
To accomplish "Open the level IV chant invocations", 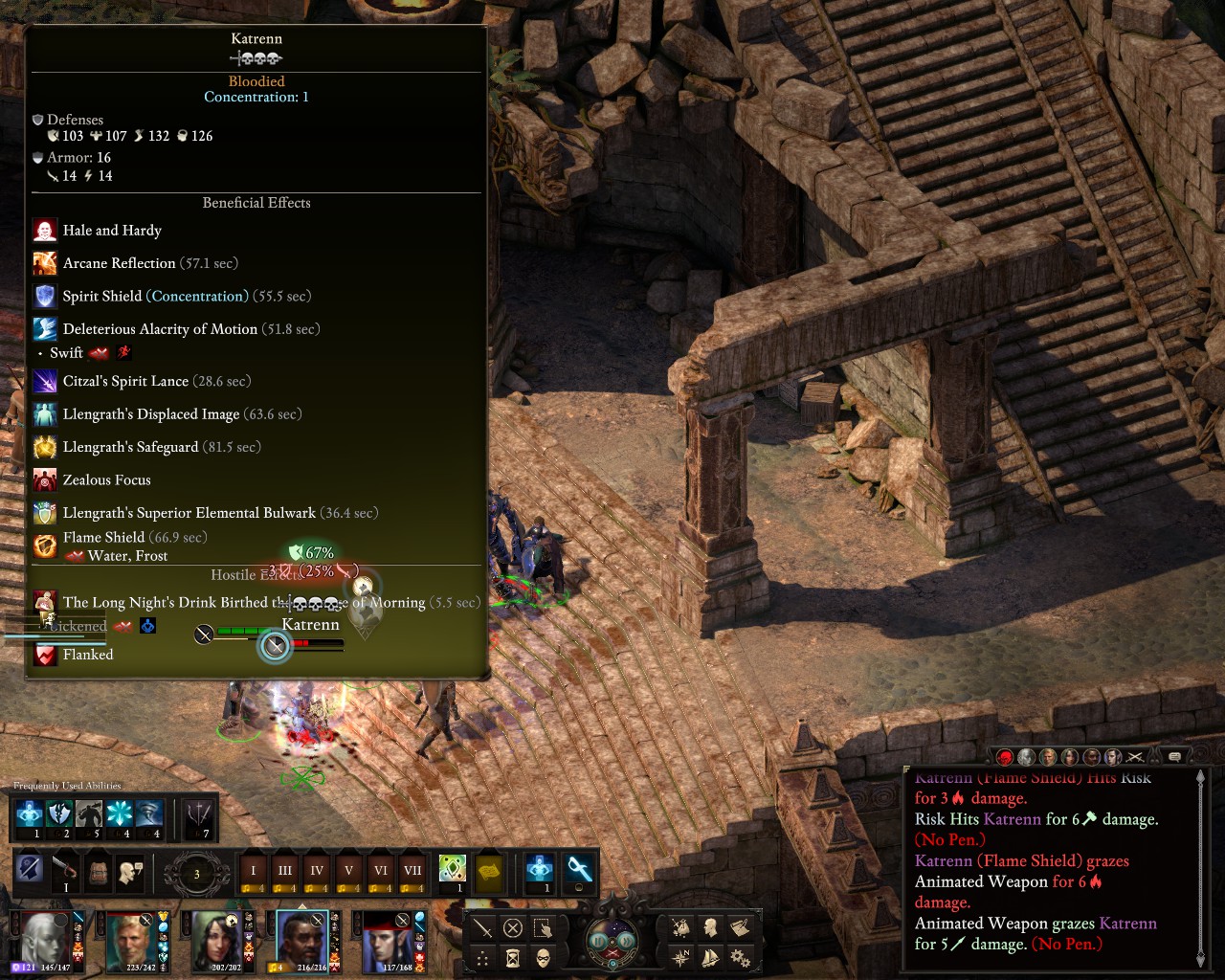I will 317,871.
